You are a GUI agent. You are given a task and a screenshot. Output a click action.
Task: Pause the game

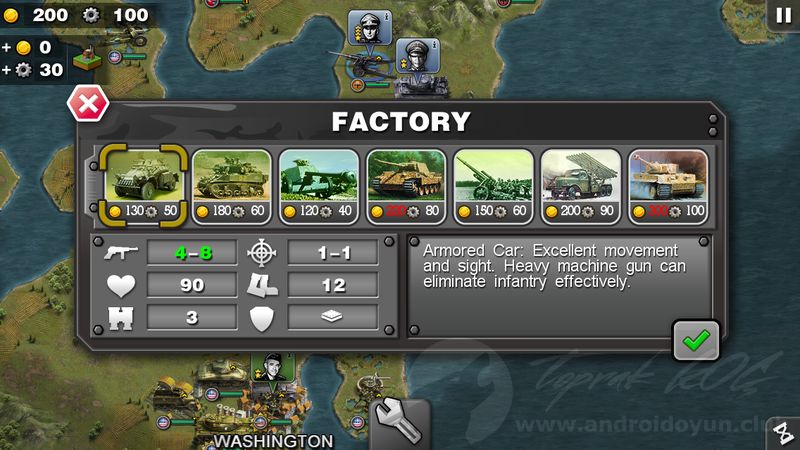coord(781,14)
